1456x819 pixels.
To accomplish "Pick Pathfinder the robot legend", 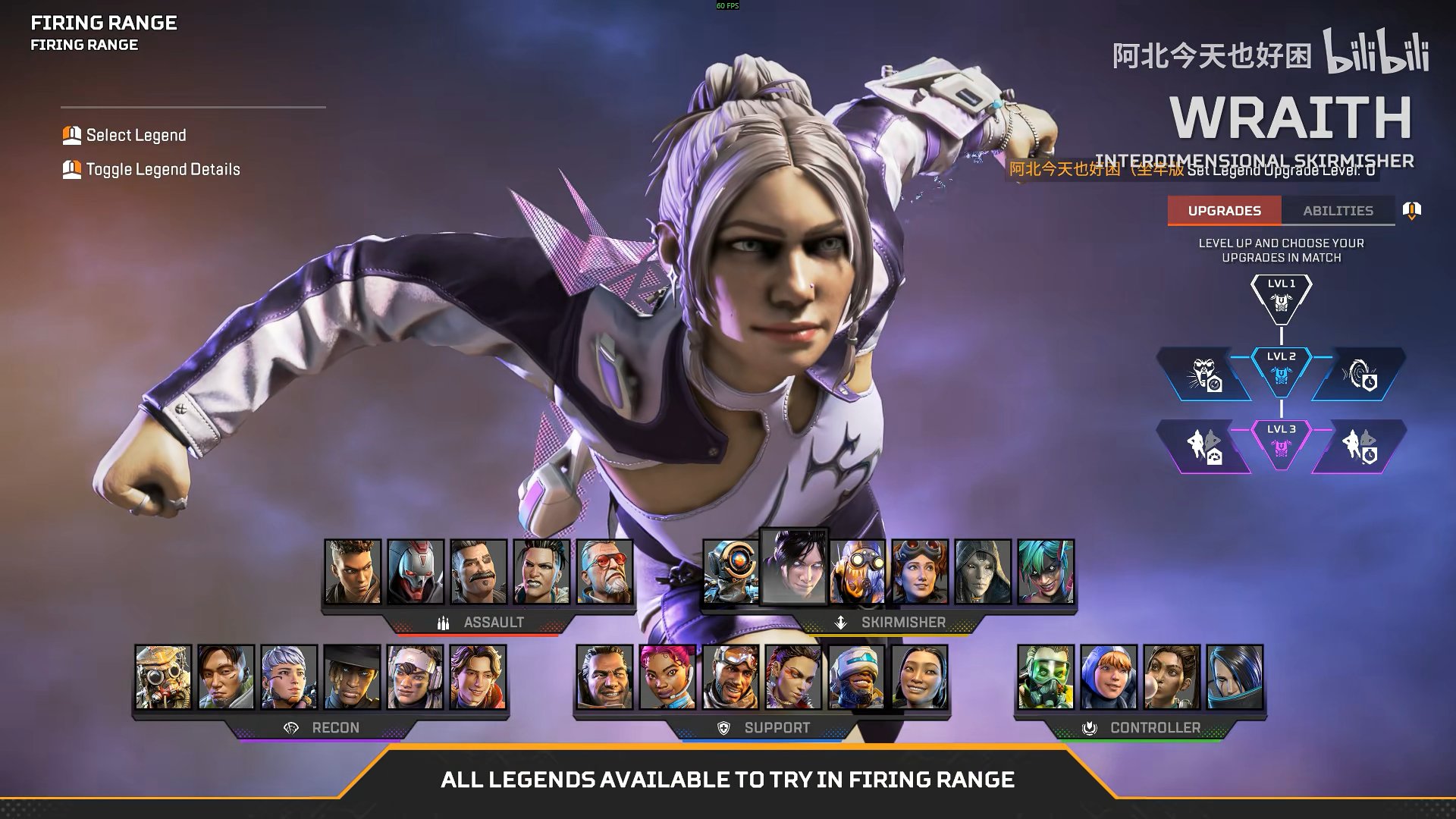I will [730, 572].
